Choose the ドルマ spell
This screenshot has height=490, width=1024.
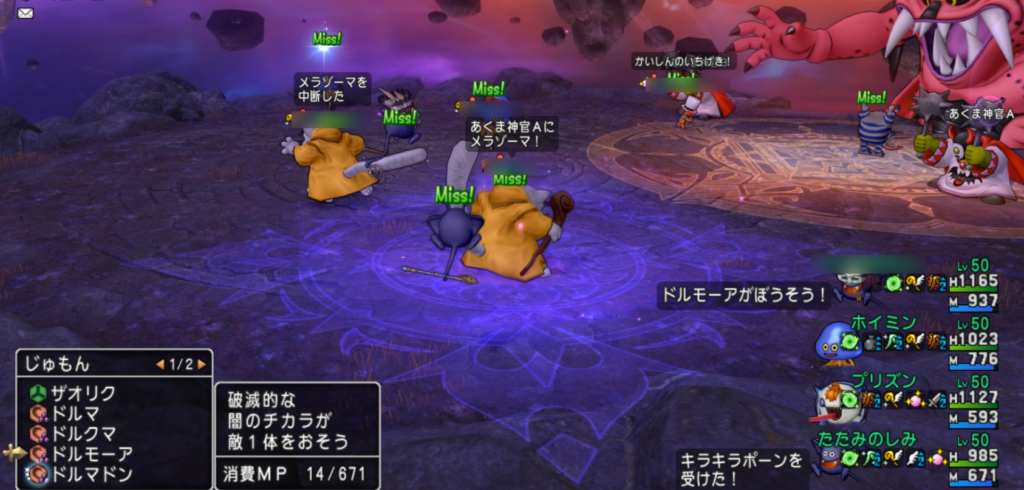[x=78, y=414]
